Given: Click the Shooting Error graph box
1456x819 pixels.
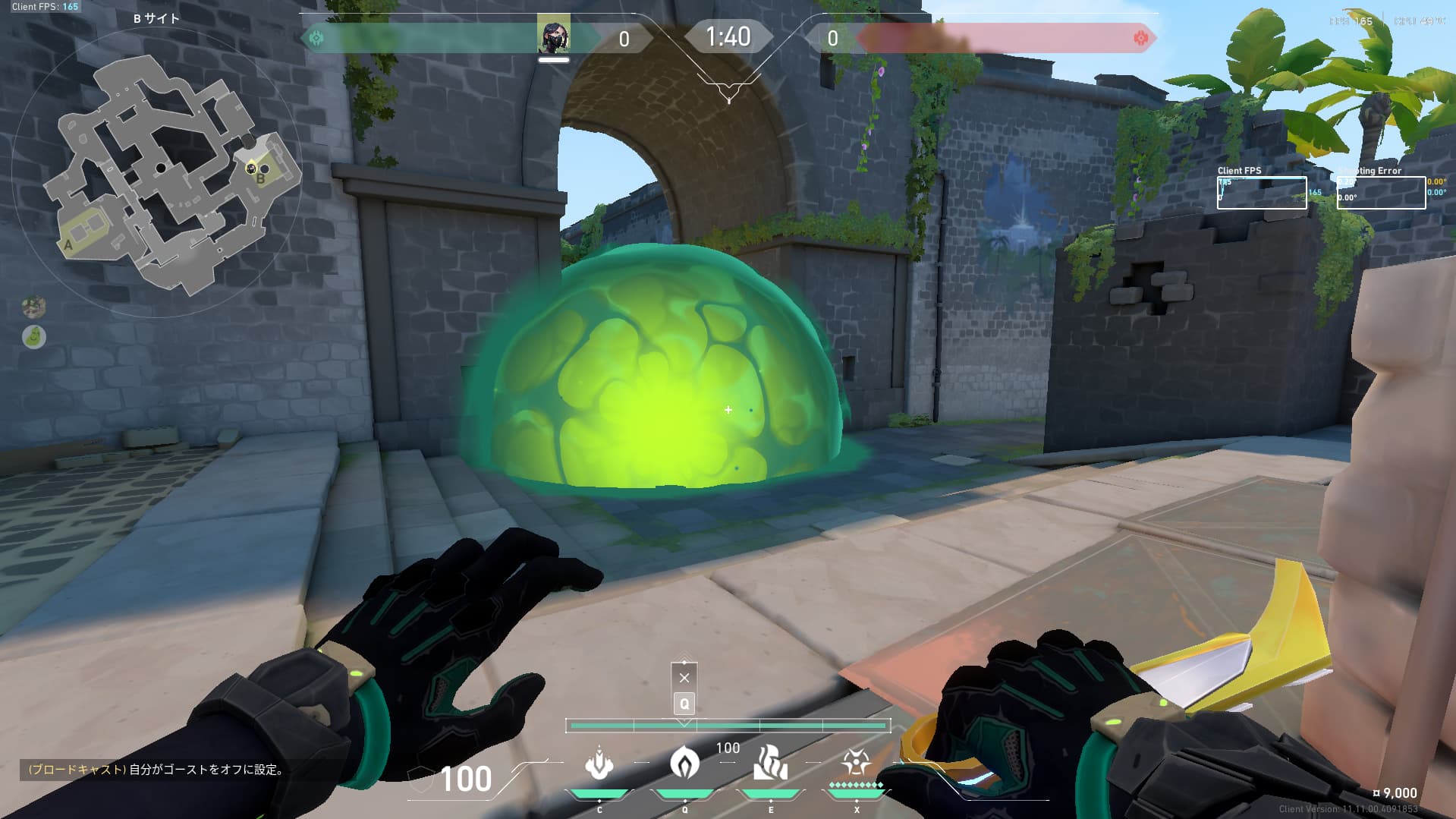Looking at the screenshot, I should coord(1381,193).
